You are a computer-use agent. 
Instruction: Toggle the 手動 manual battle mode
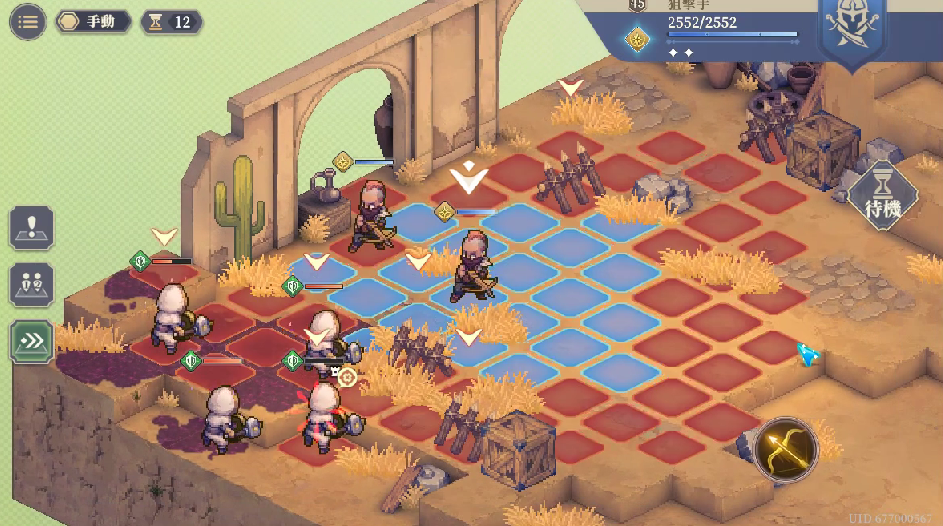click(x=93, y=21)
